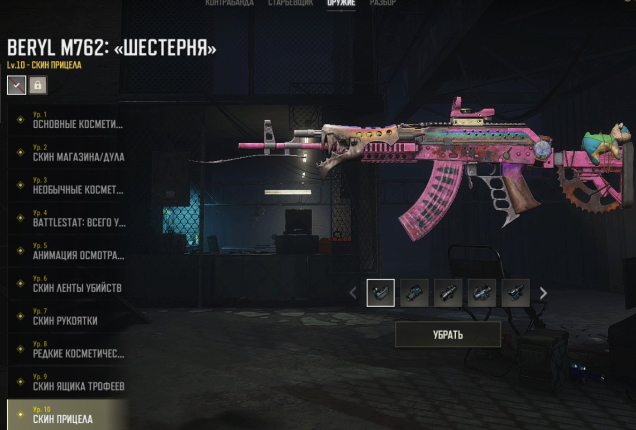Select the highlighted scope skin thumbnail
636x430 pixels.
pos(380,293)
